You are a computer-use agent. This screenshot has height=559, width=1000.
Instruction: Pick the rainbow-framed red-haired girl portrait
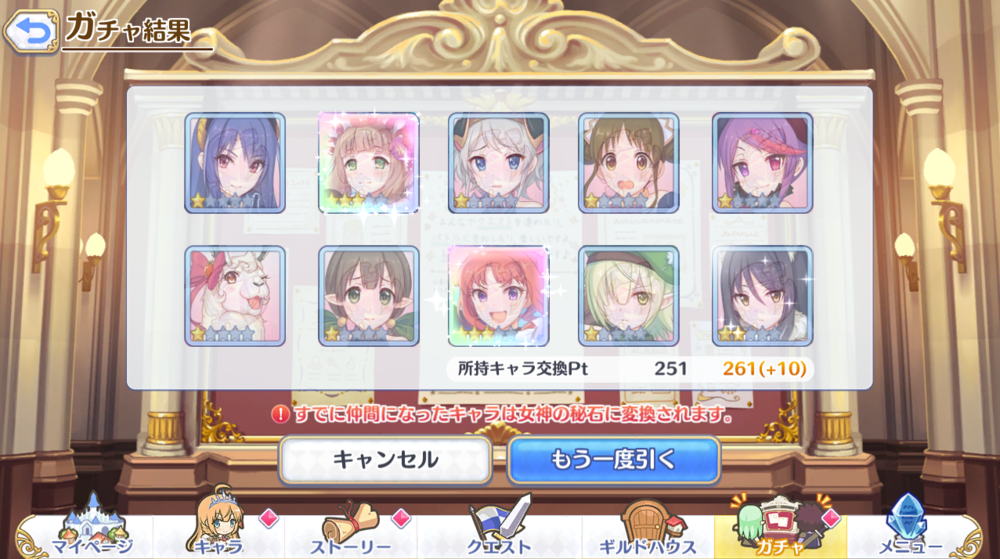(x=498, y=296)
